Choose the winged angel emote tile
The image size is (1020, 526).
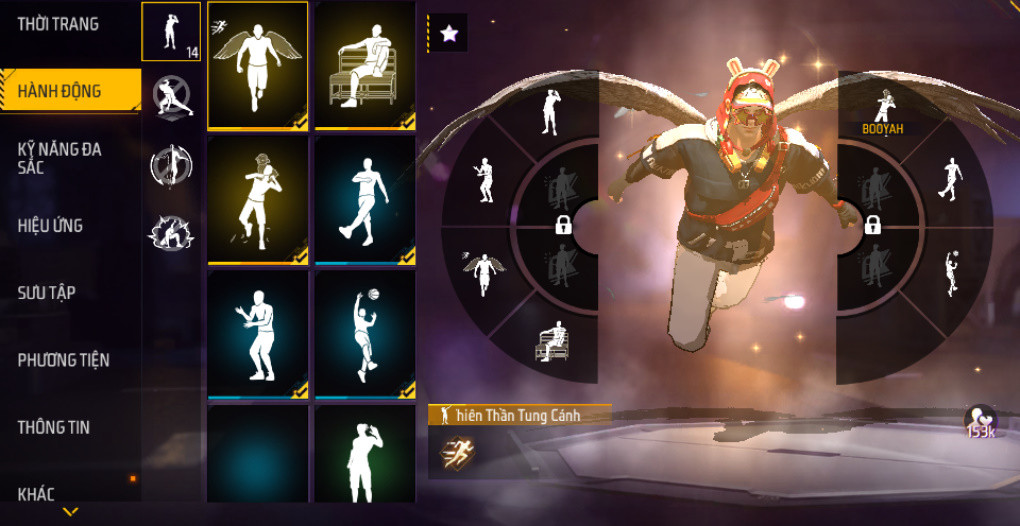tap(258, 66)
